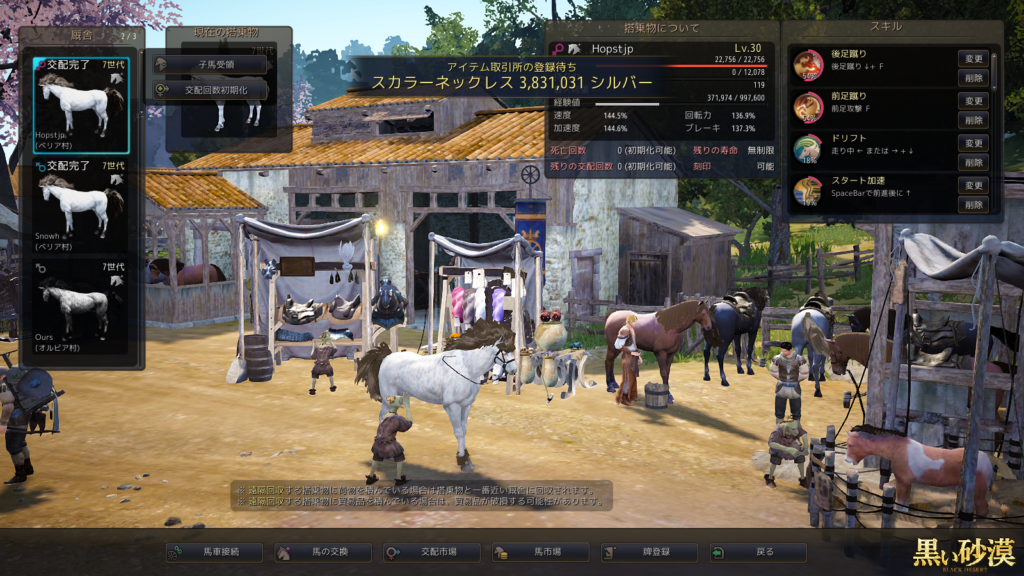Screen dimensions: 1024x576
Task: Open the 交配市場 breeding market
Action: click(431, 552)
